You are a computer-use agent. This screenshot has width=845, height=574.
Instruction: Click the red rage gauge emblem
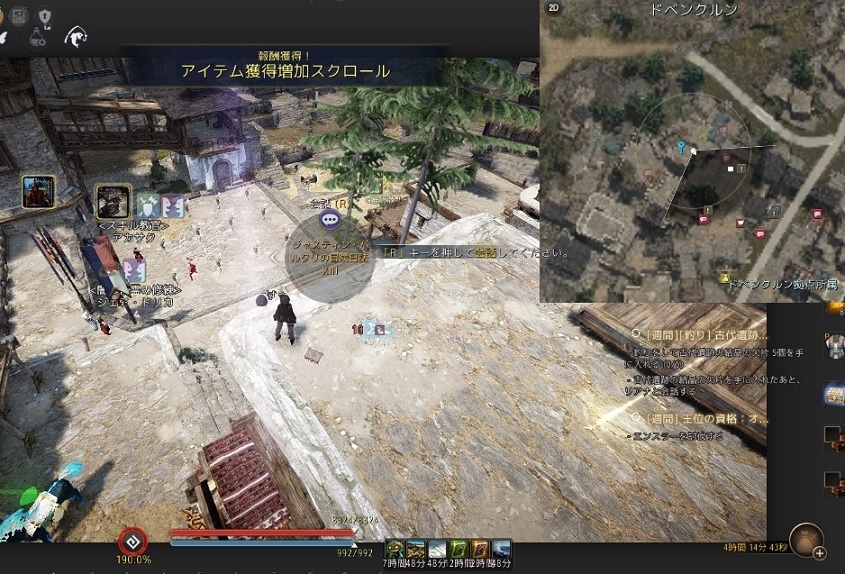pyautogui.click(x=132, y=542)
